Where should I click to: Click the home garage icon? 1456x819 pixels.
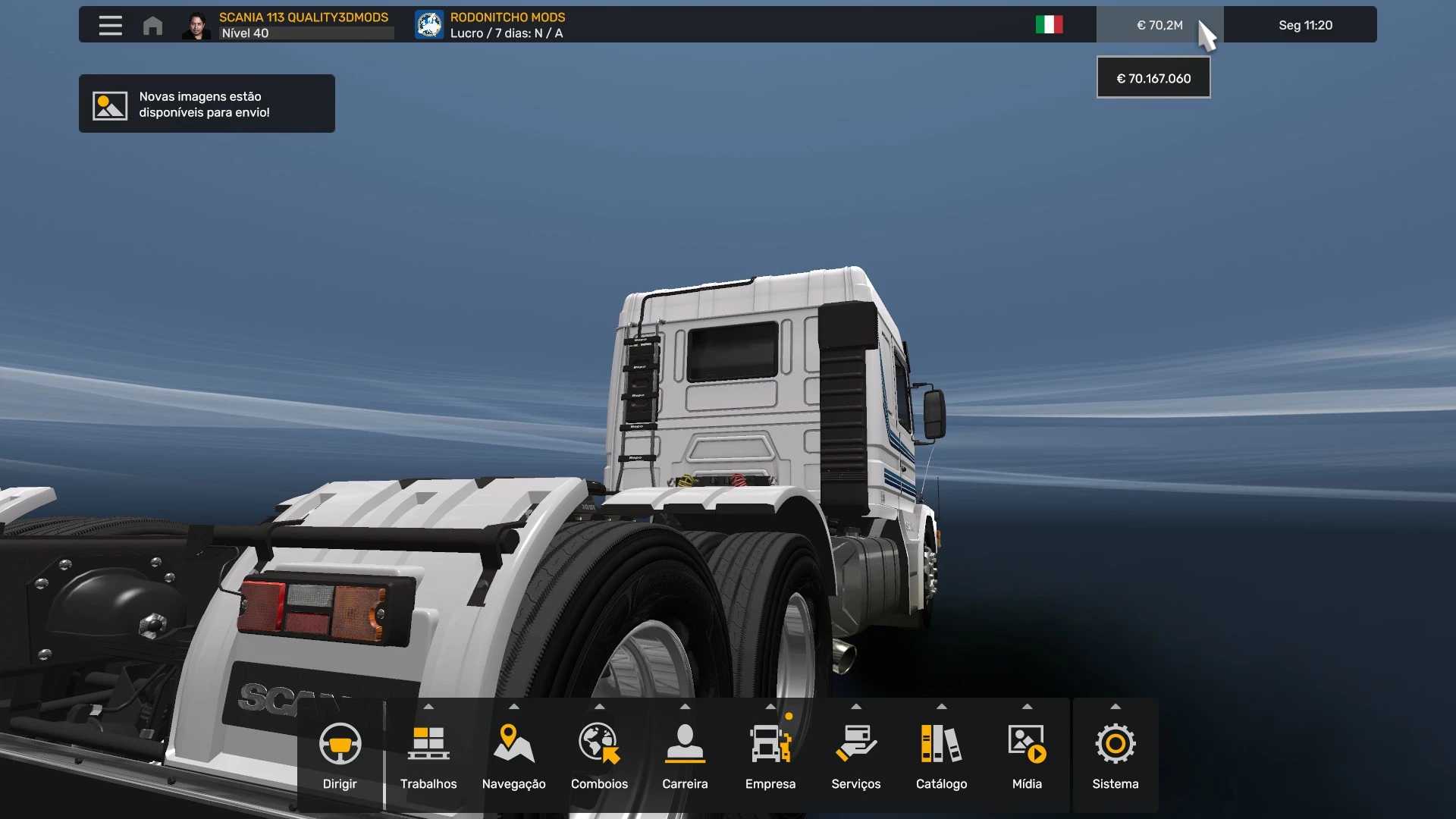click(x=152, y=26)
